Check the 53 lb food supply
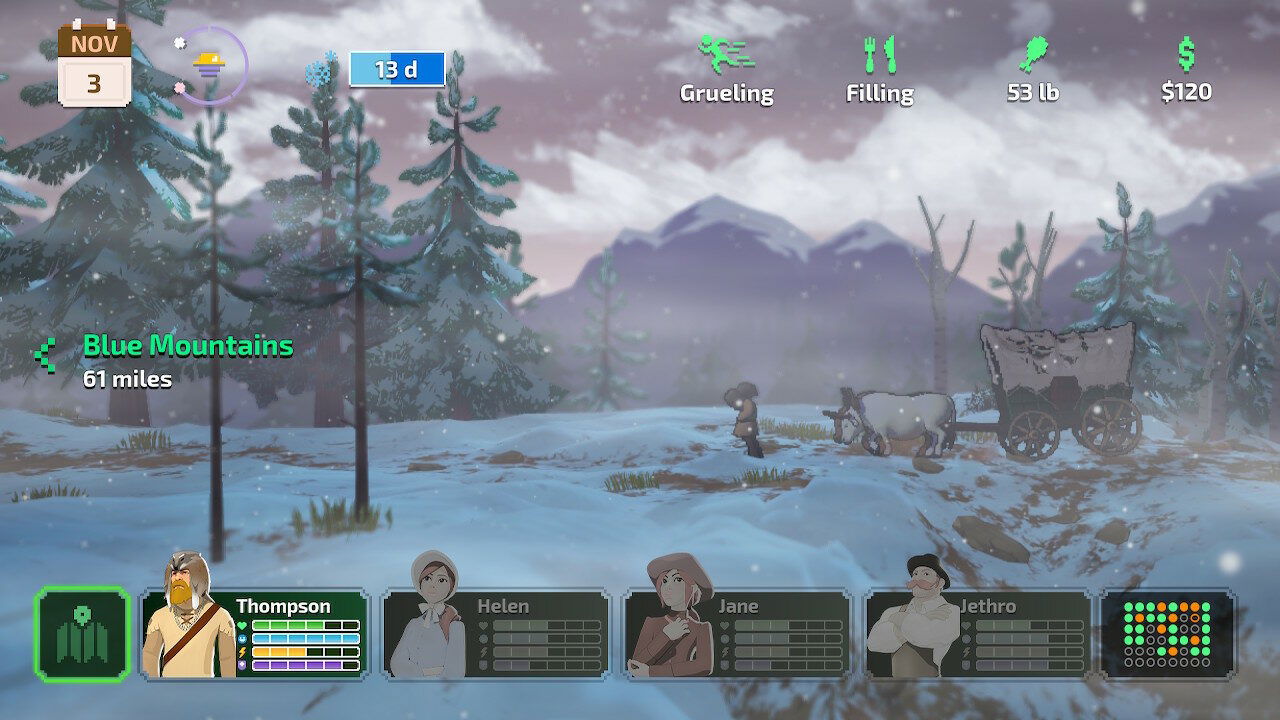Screen dimensions: 1280x720 [1032, 70]
